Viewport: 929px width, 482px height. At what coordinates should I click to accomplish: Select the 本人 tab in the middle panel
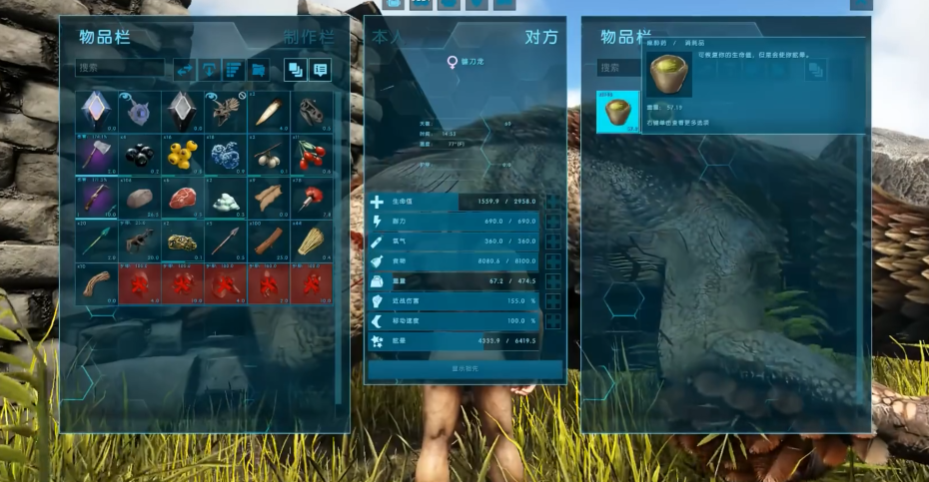click(386, 38)
